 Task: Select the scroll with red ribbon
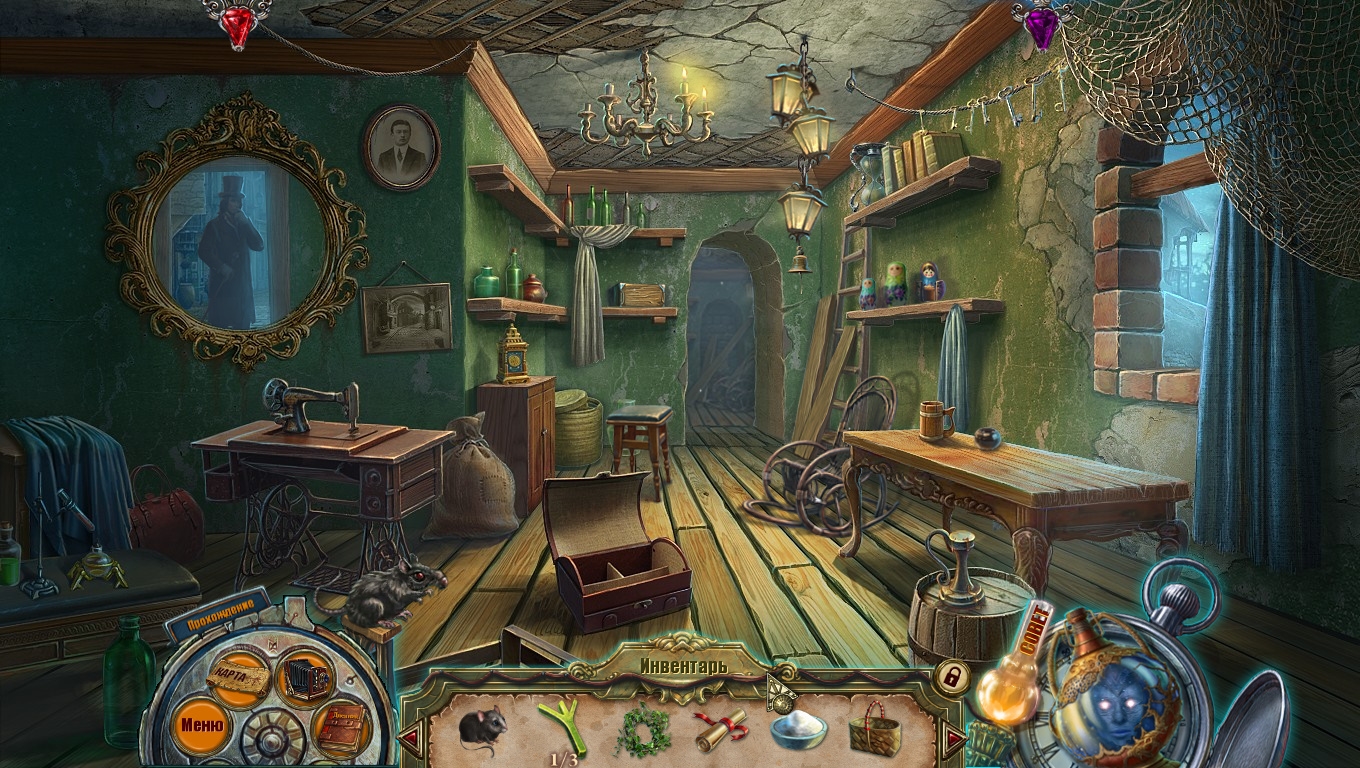pos(721,728)
